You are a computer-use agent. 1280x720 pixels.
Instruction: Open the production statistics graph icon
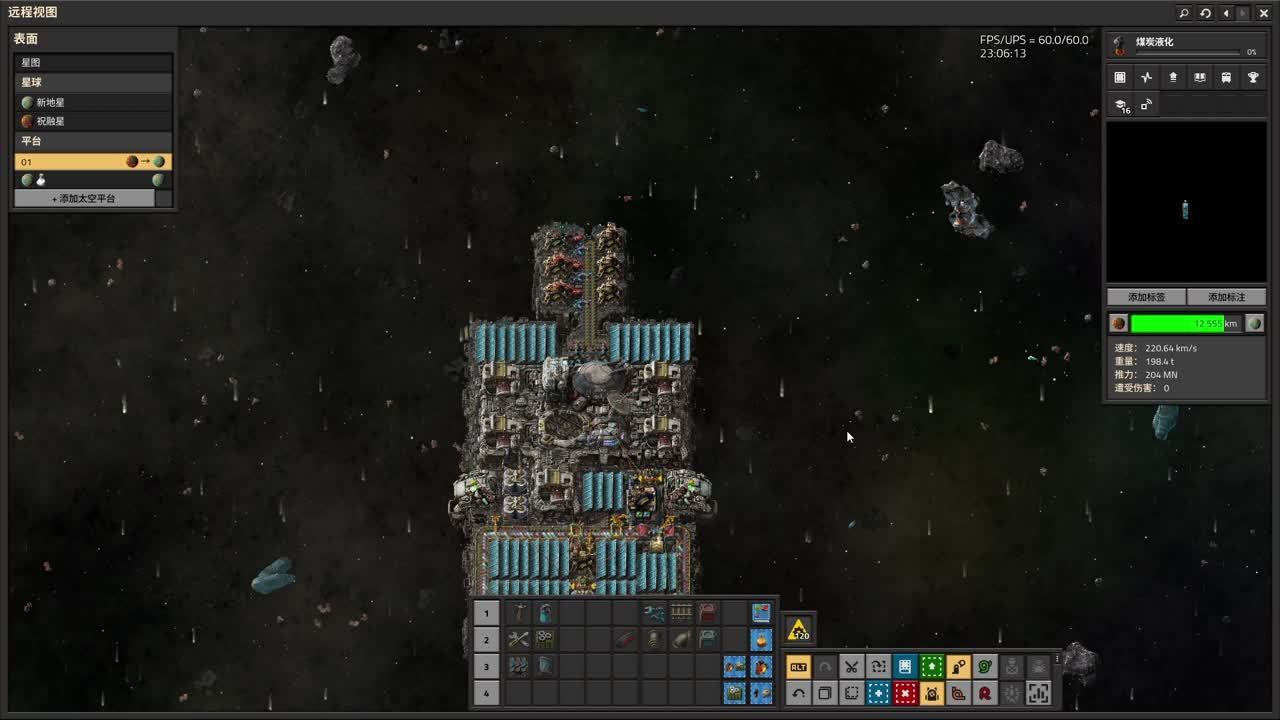pos(1146,78)
